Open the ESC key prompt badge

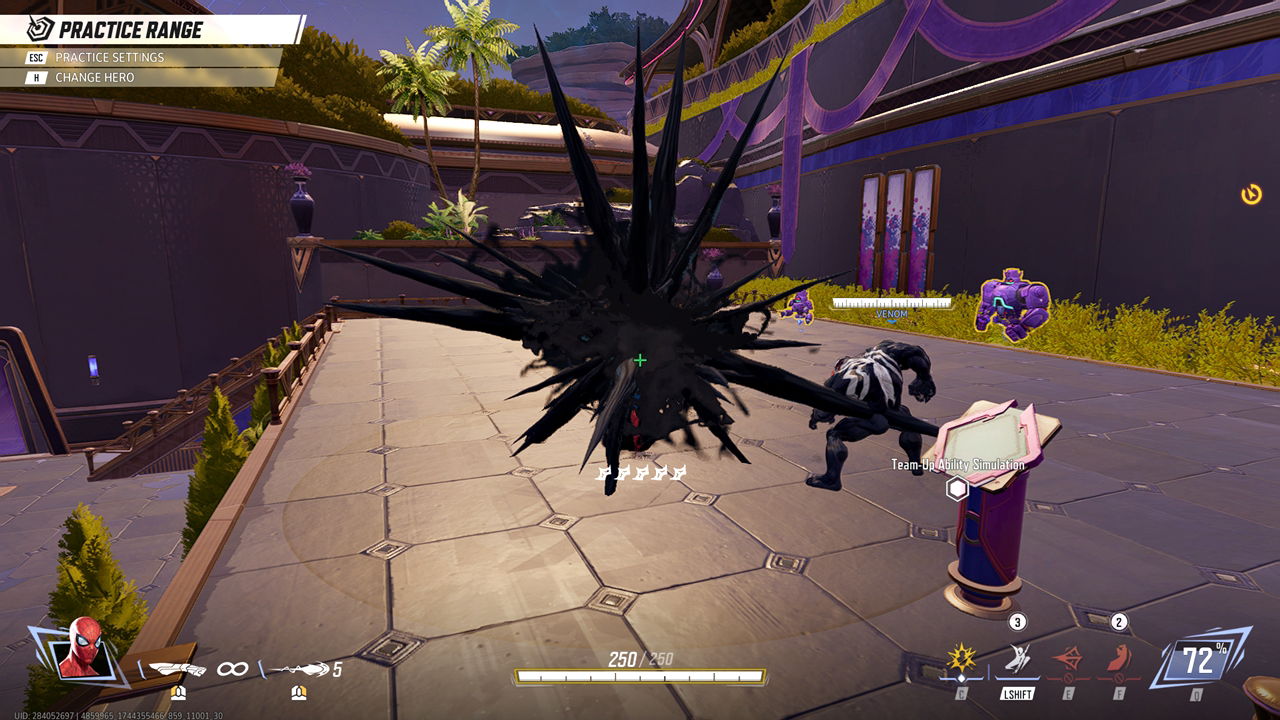[x=33, y=58]
